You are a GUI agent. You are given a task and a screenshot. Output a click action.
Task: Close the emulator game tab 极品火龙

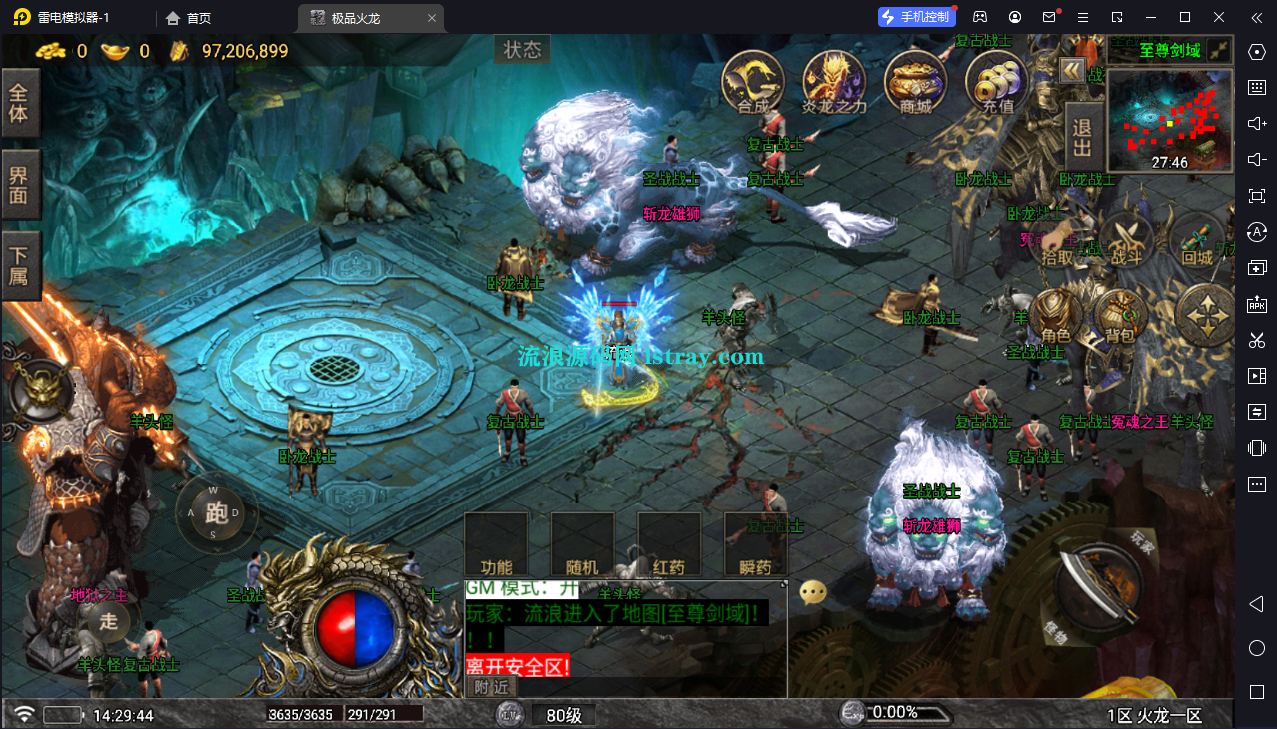(x=431, y=18)
